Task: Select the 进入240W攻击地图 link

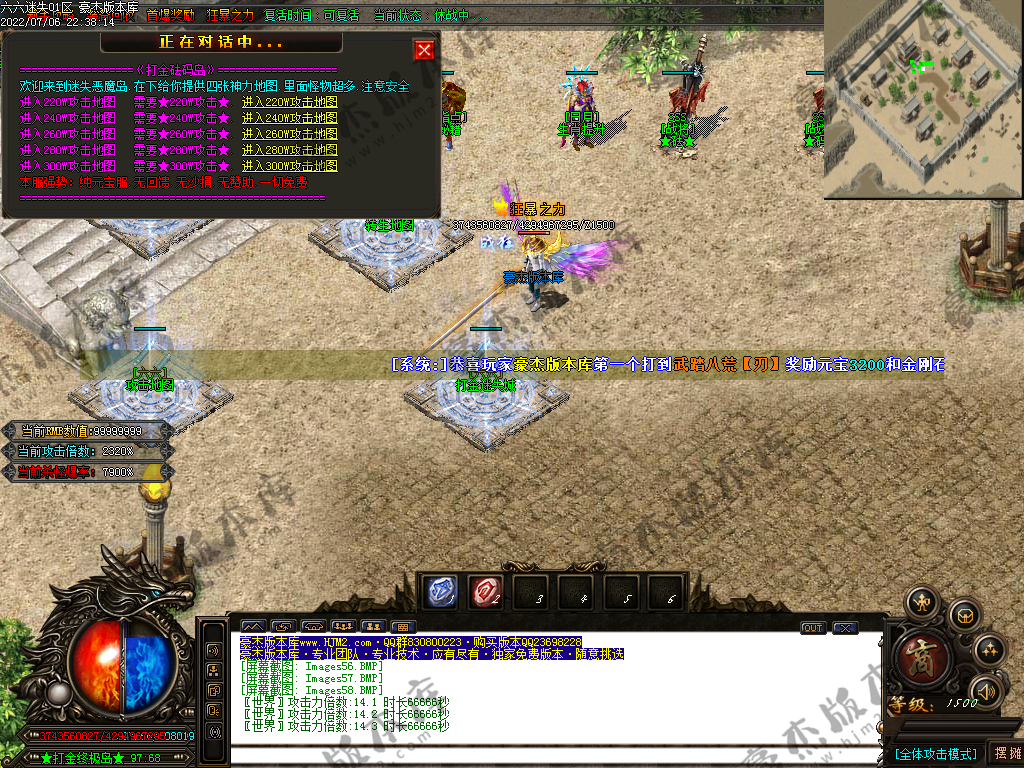Action: coord(289,118)
